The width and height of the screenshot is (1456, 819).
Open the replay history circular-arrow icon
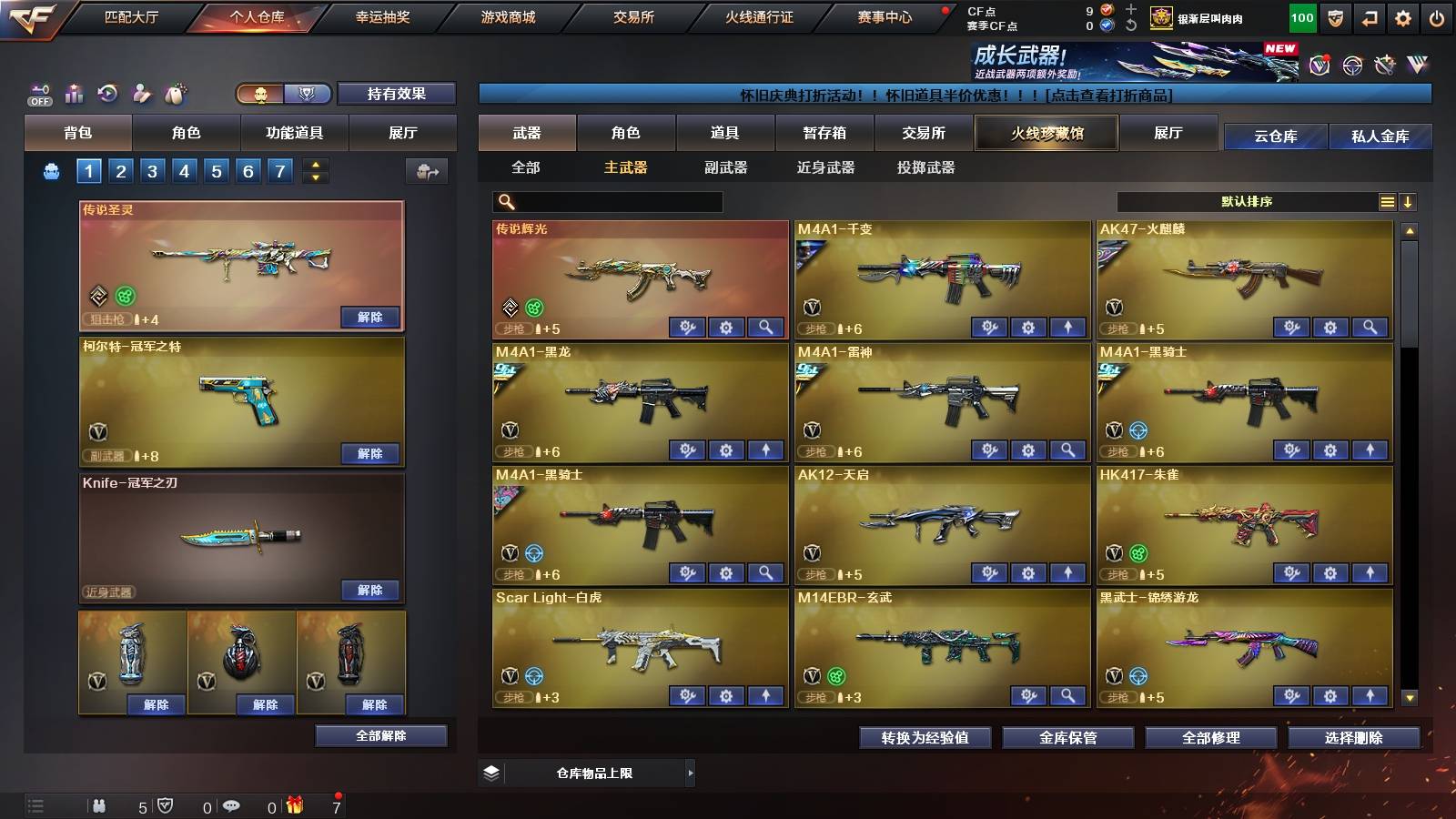pyautogui.click(x=107, y=93)
